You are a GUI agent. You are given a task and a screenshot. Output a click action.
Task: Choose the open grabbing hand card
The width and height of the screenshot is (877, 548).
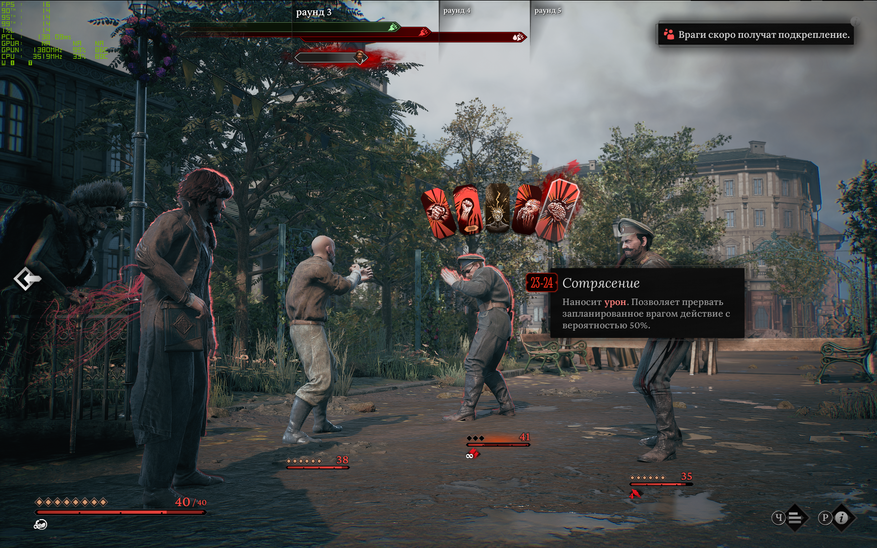pos(526,210)
